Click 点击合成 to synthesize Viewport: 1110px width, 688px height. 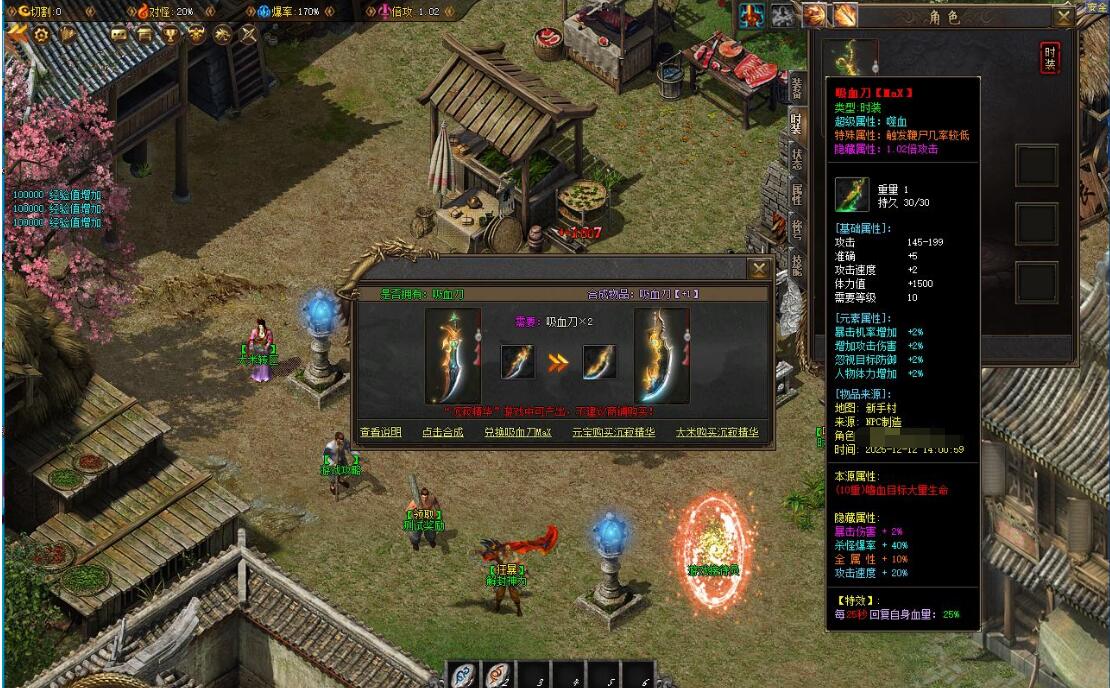pyautogui.click(x=443, y=433)
